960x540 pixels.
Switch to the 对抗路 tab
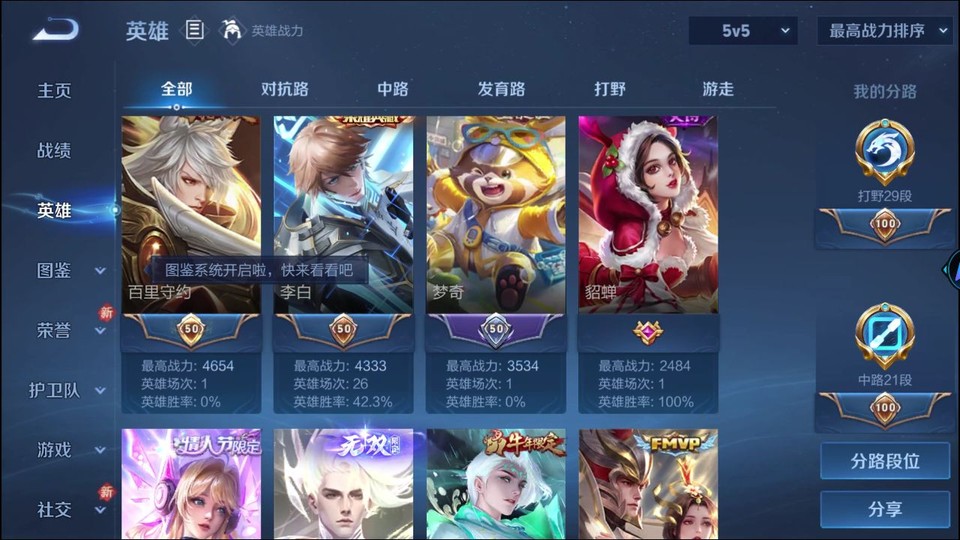pos(285,89)
